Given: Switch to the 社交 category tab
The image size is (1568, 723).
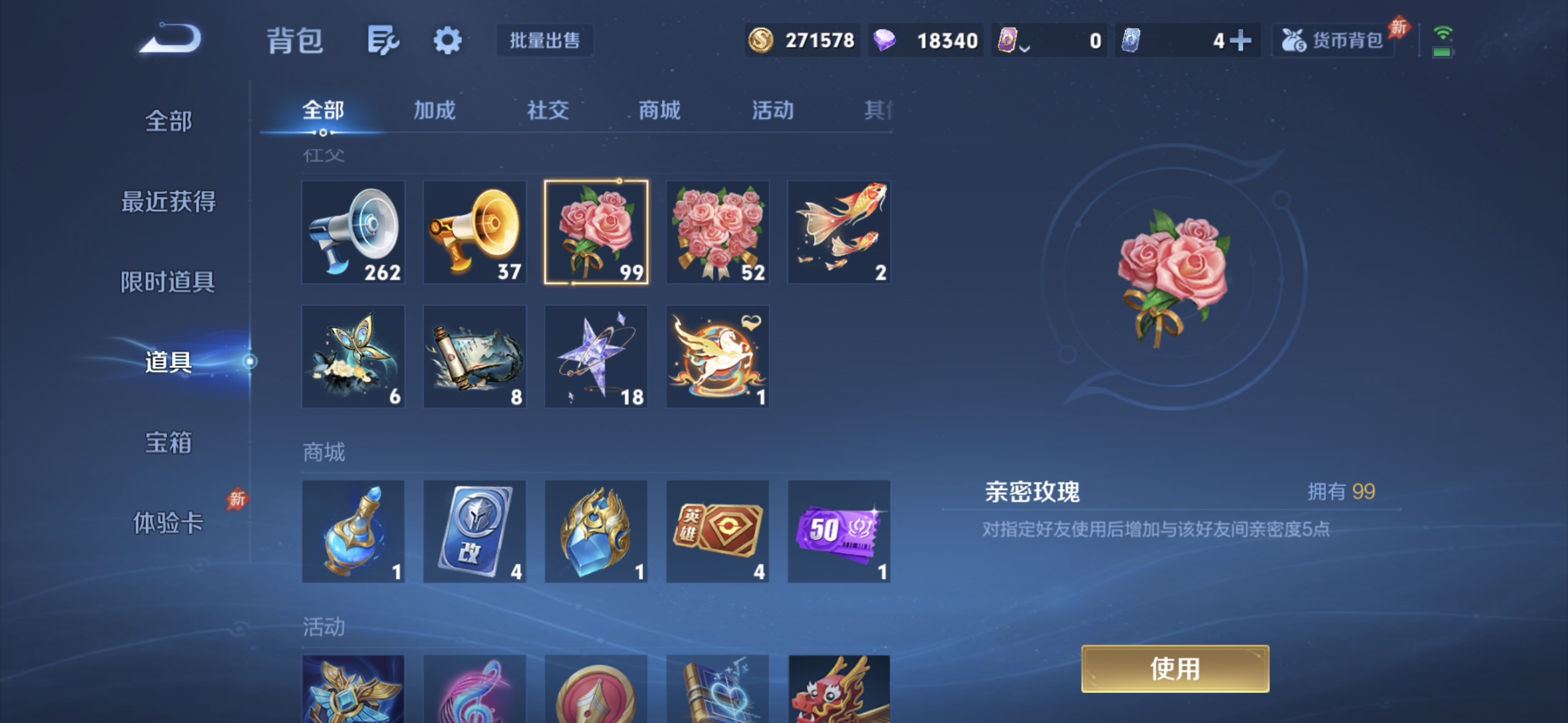Looking at the screenshot, I should click(546, 110).
